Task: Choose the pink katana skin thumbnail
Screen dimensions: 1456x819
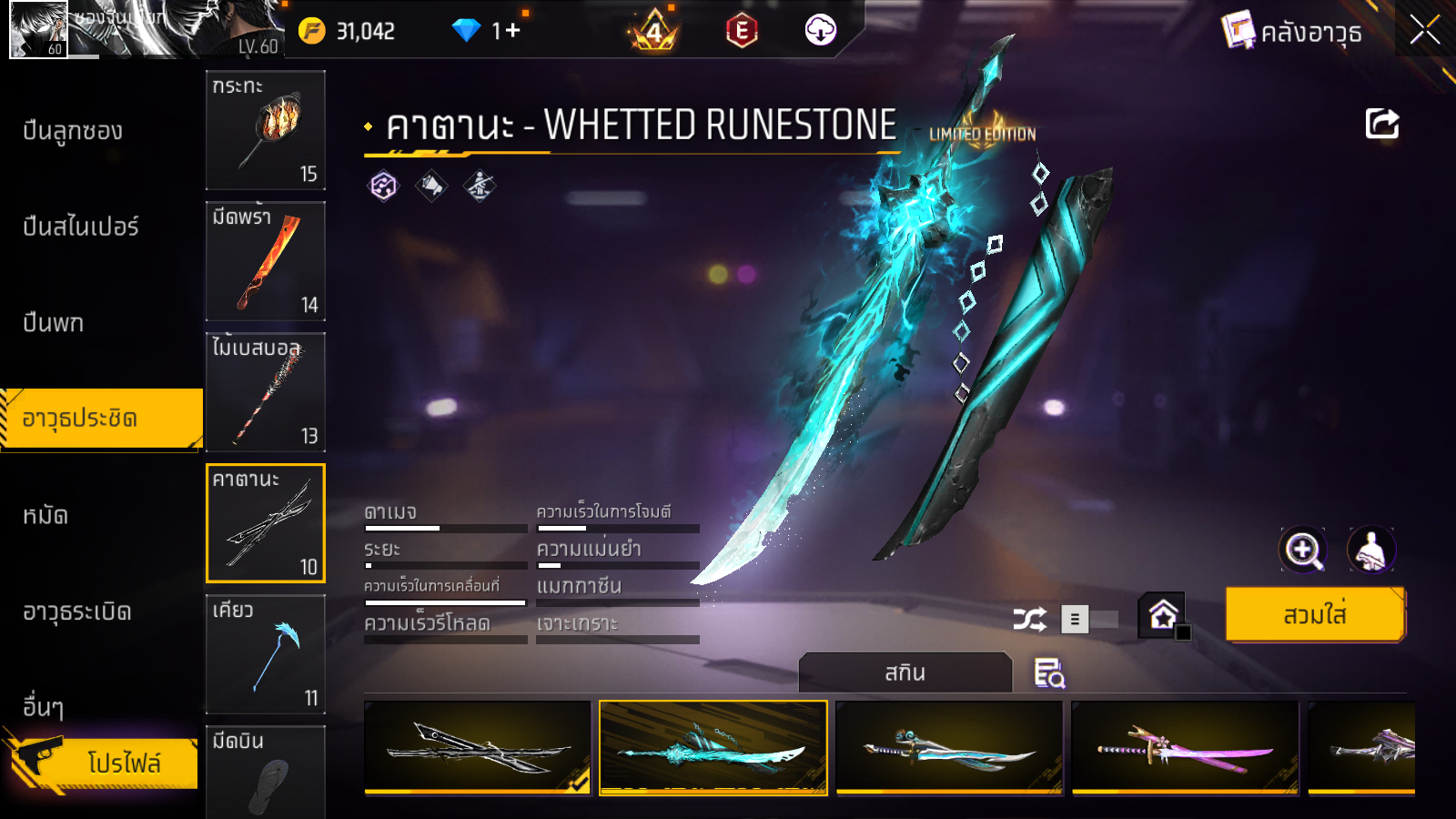Action: [1185, 747]
